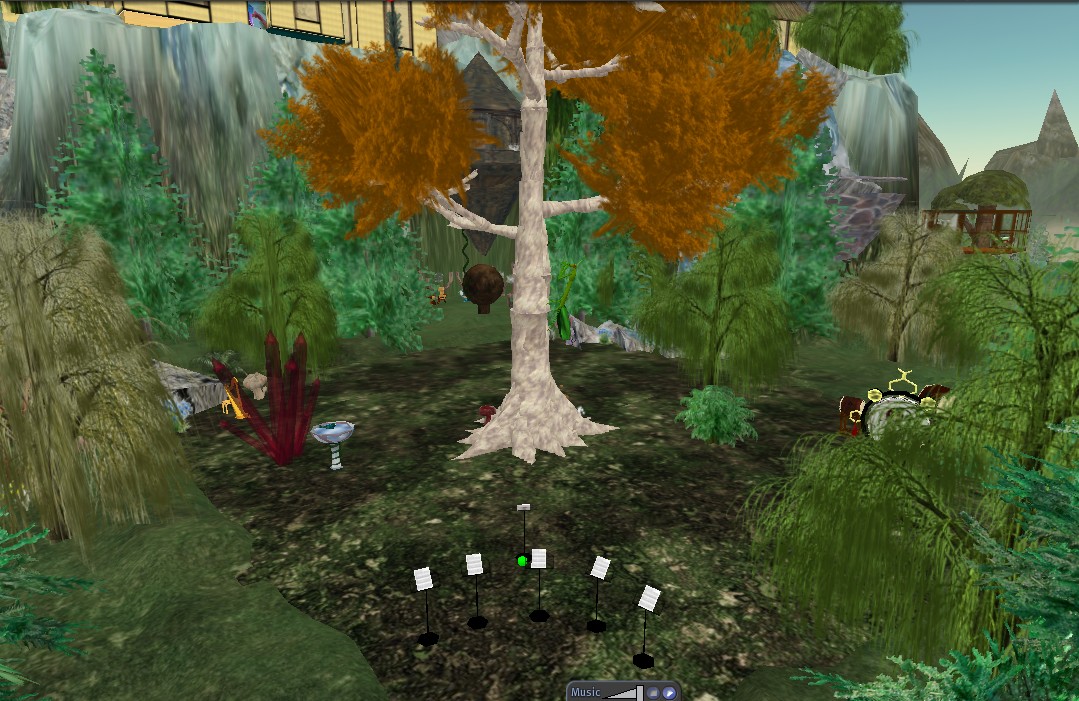Stop the music stream
This screenshot has width=1079, height=701.
pyautogui.click(x=653, y=692)
